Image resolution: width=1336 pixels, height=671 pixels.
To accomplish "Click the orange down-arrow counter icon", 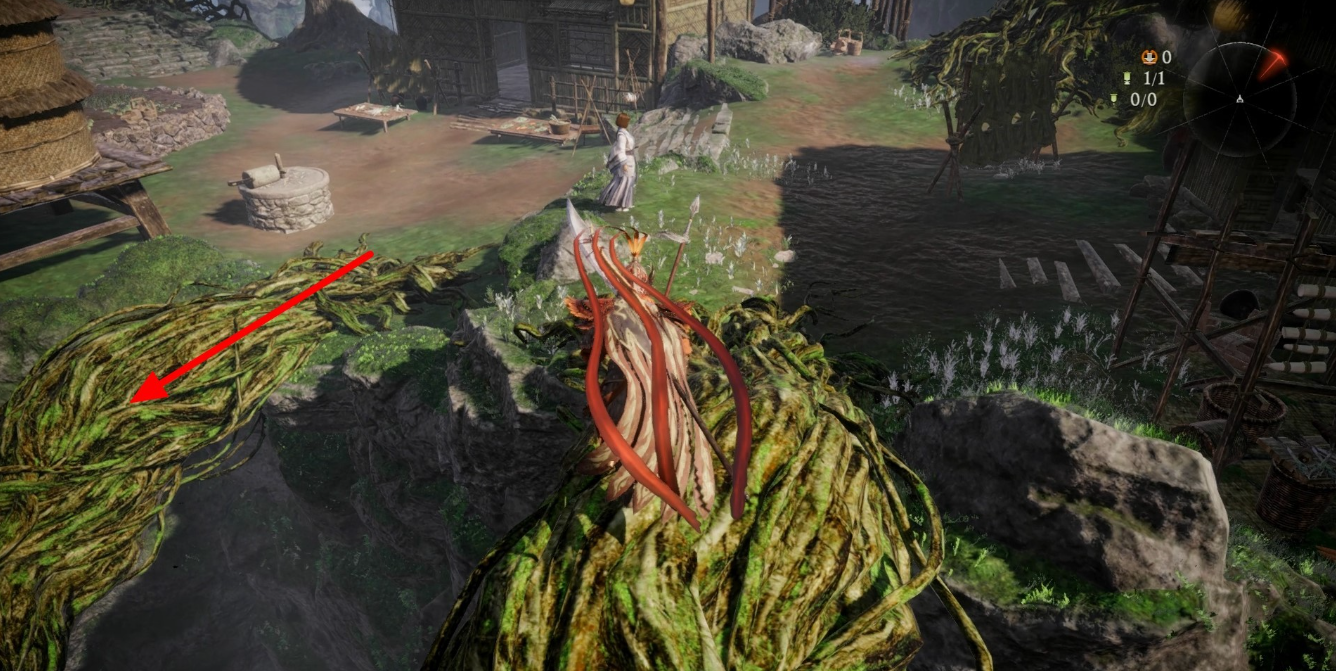I will tap(1150, 57).
